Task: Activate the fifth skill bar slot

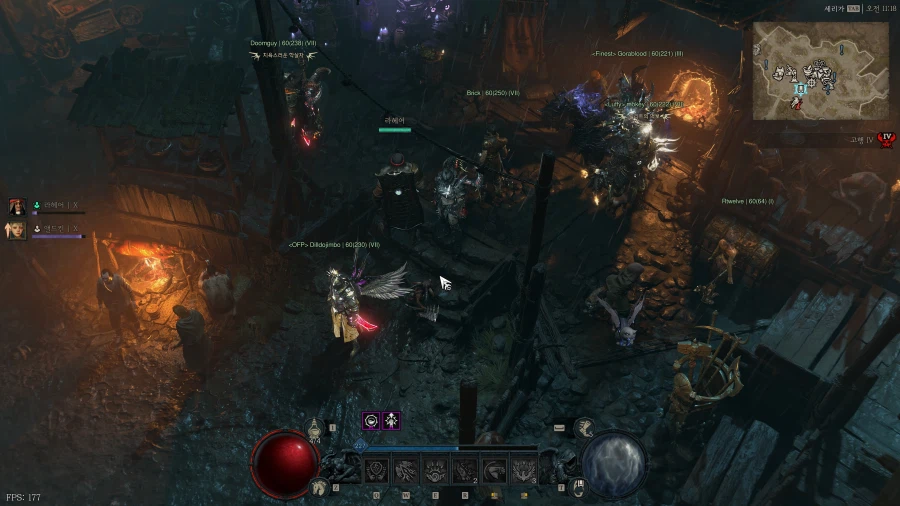Action: (494, 471)
